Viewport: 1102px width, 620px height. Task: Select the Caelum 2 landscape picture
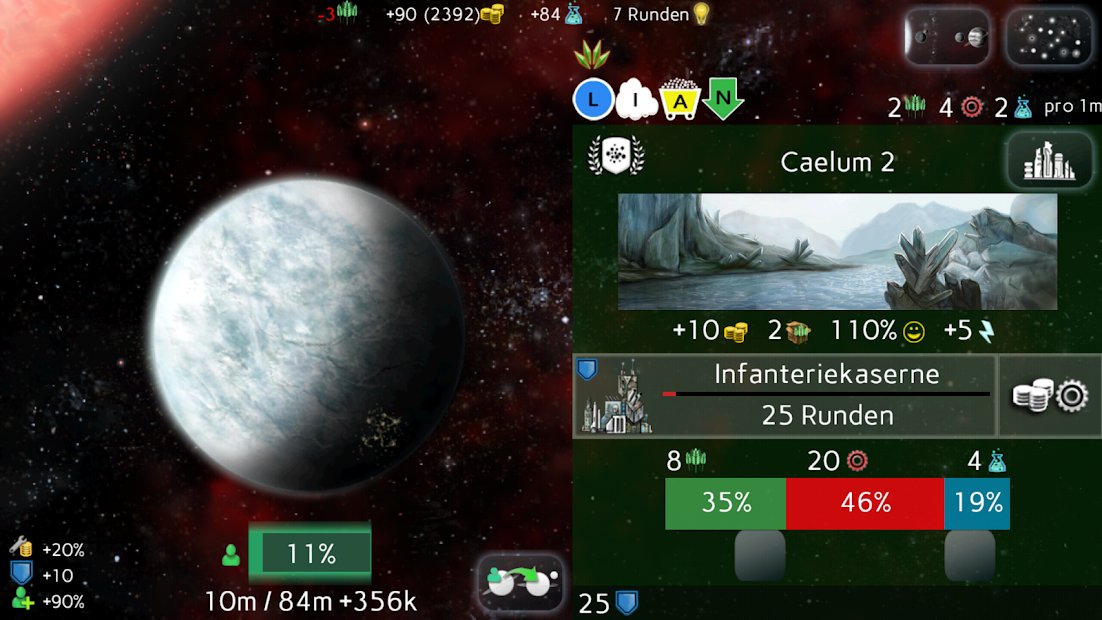pos(837,251)
